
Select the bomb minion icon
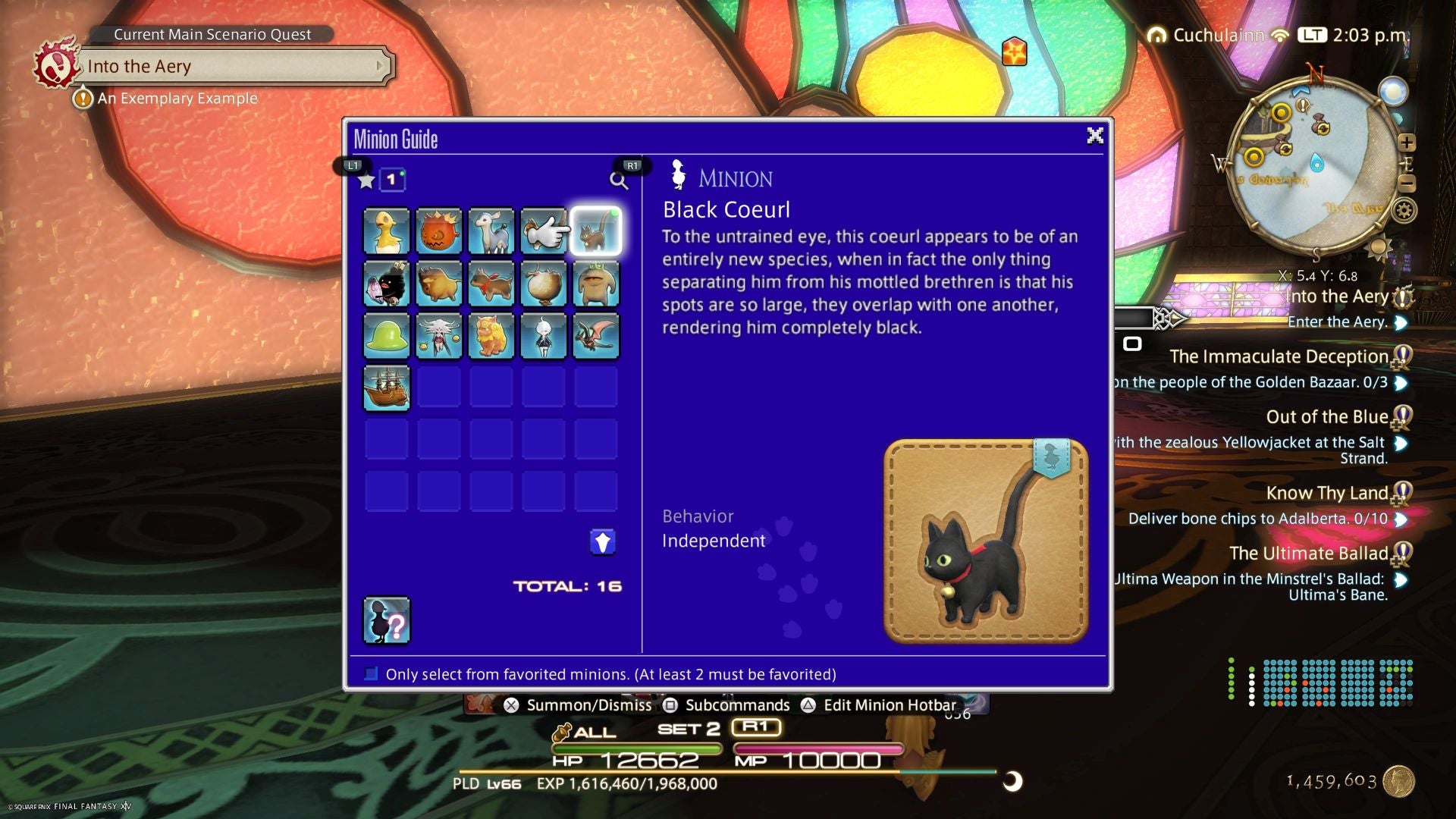(x=439, y=231)
